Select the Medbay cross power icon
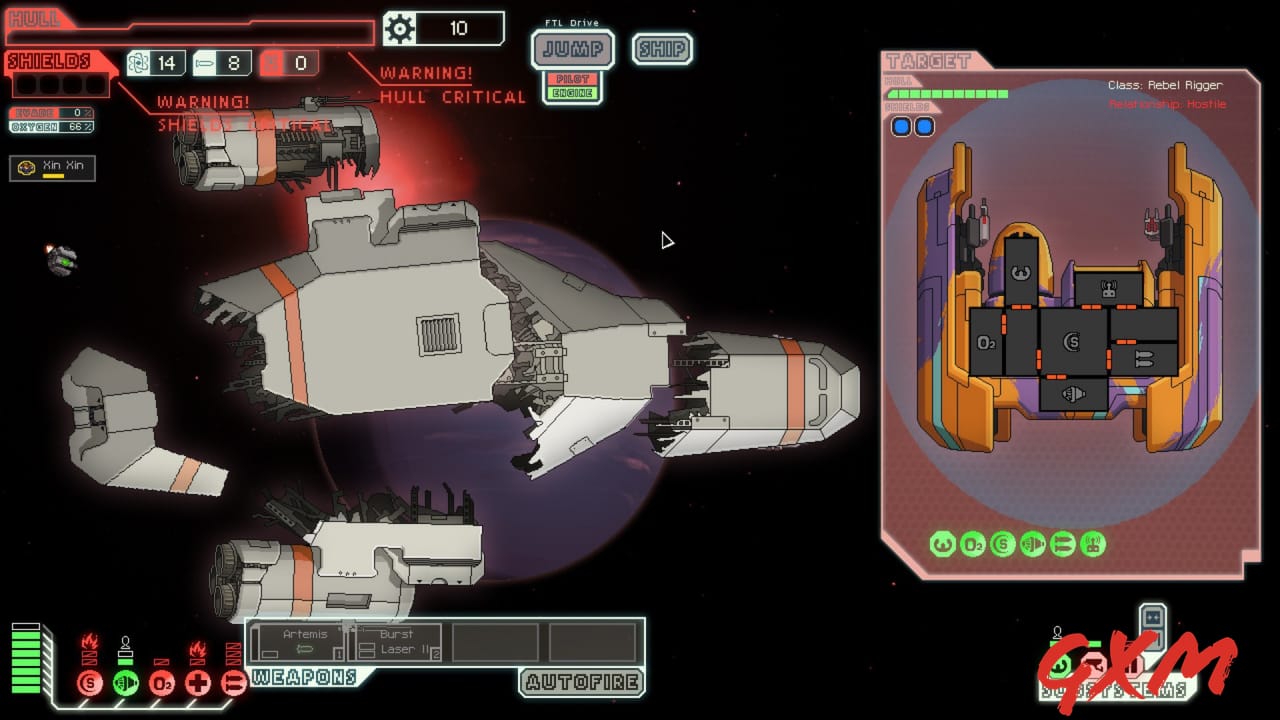The width and height of the screenshot is (1280, 720). point(197,685)
